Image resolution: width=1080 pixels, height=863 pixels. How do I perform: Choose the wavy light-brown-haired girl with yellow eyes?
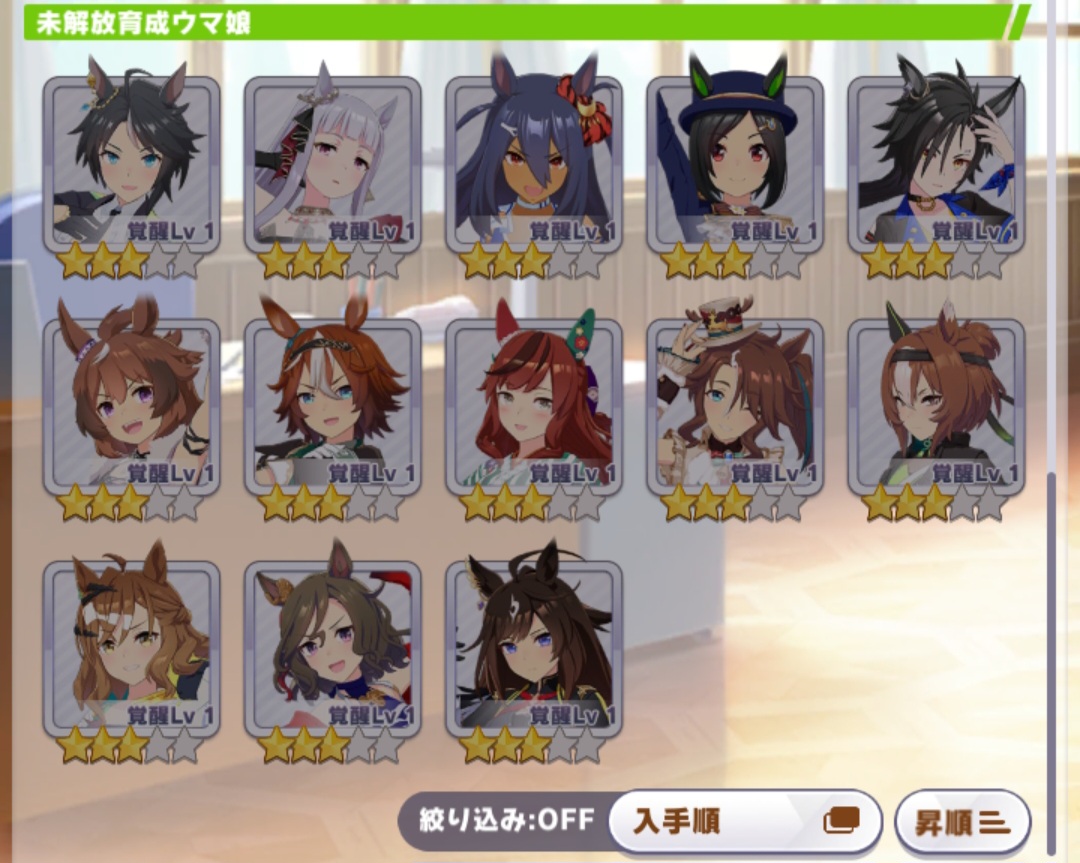(131, 649)
